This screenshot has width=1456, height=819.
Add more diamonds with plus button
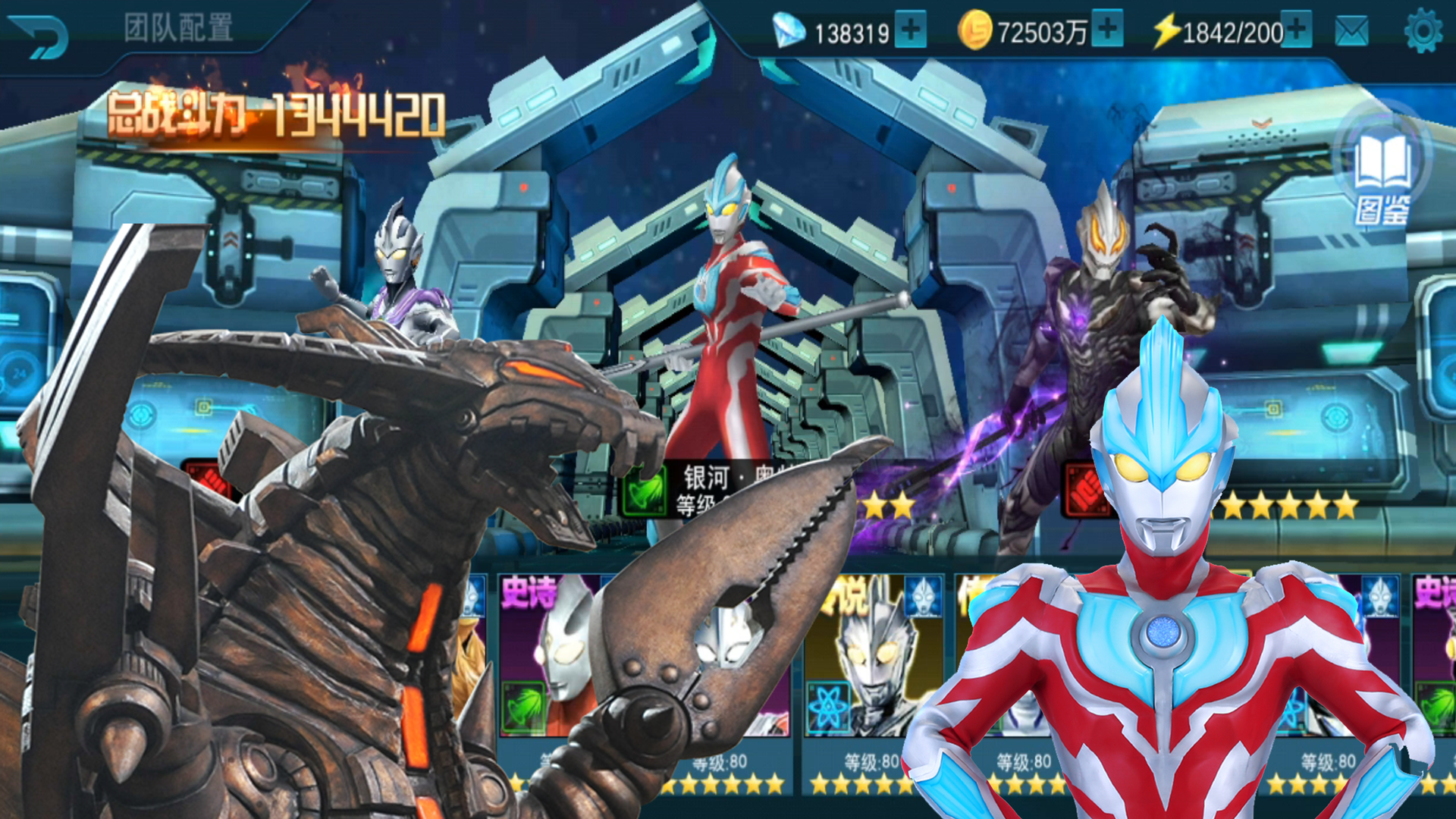point(911,30)
